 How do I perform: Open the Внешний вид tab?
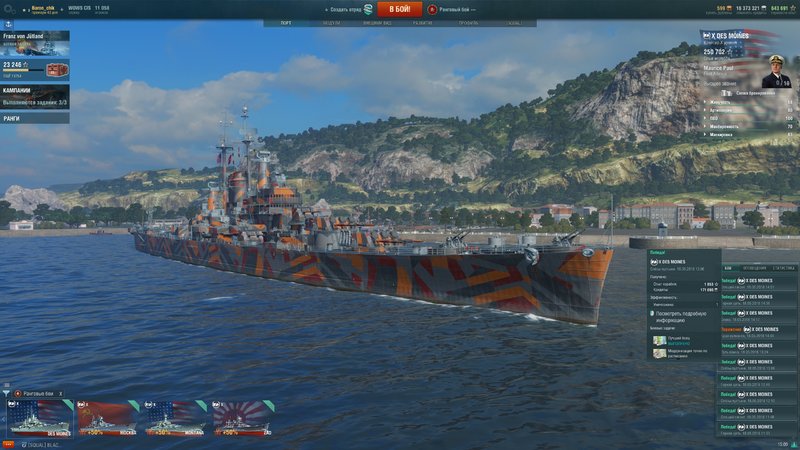pyautogui.click(x=376, y=22)
